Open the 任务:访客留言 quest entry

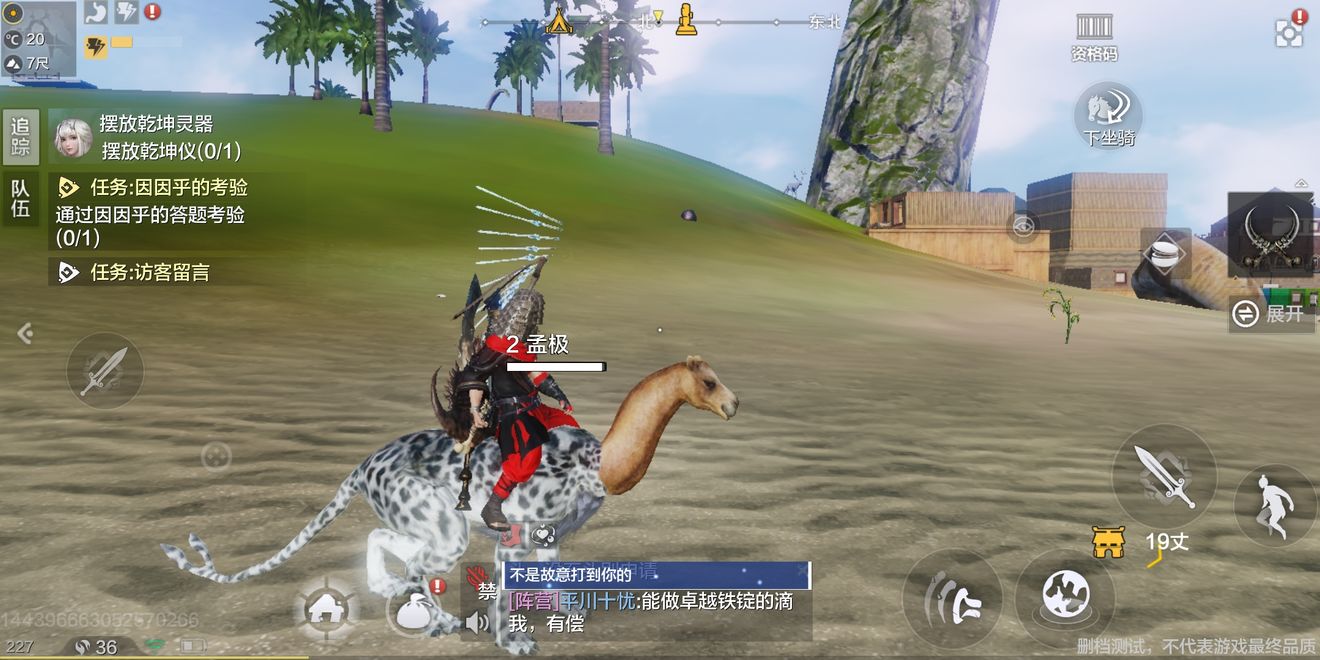(150, 272)
